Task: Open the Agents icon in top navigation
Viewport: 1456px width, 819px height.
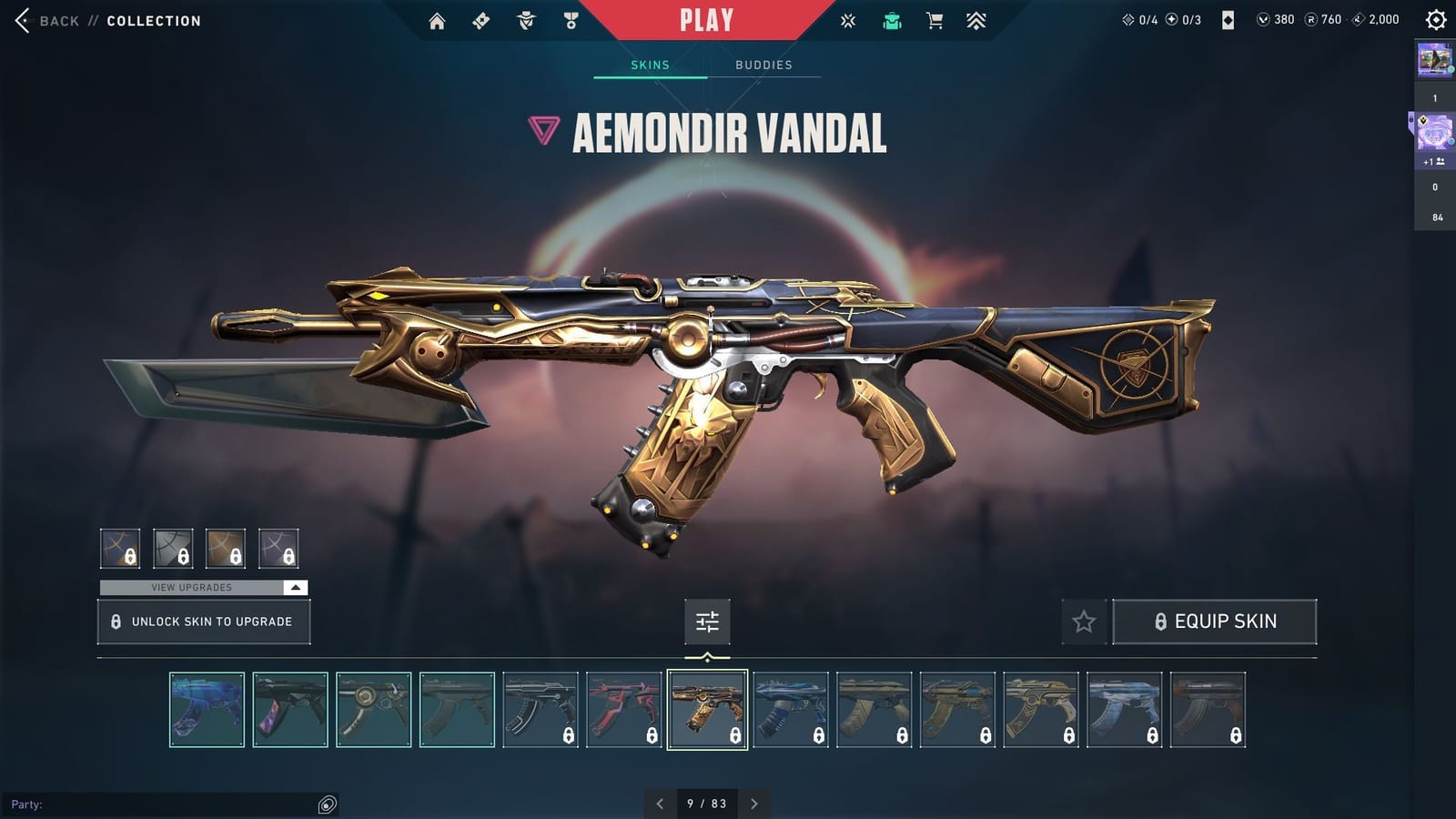Action: (x=526, y=20)
